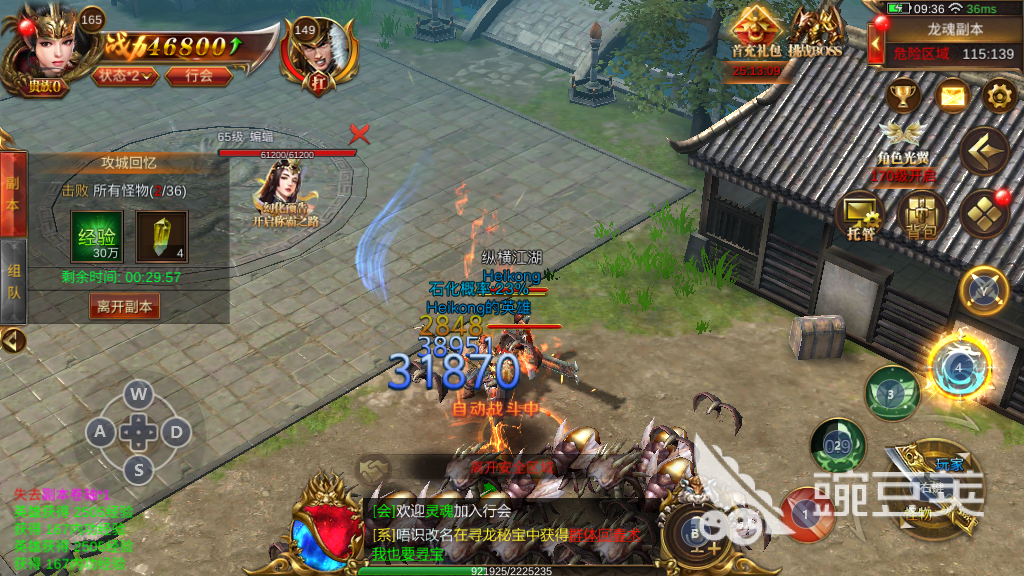Image resolution: width=1024 pixels, height=576 pixels.
Task: Leave the dungeon via 离开副本
Action: 125,307
